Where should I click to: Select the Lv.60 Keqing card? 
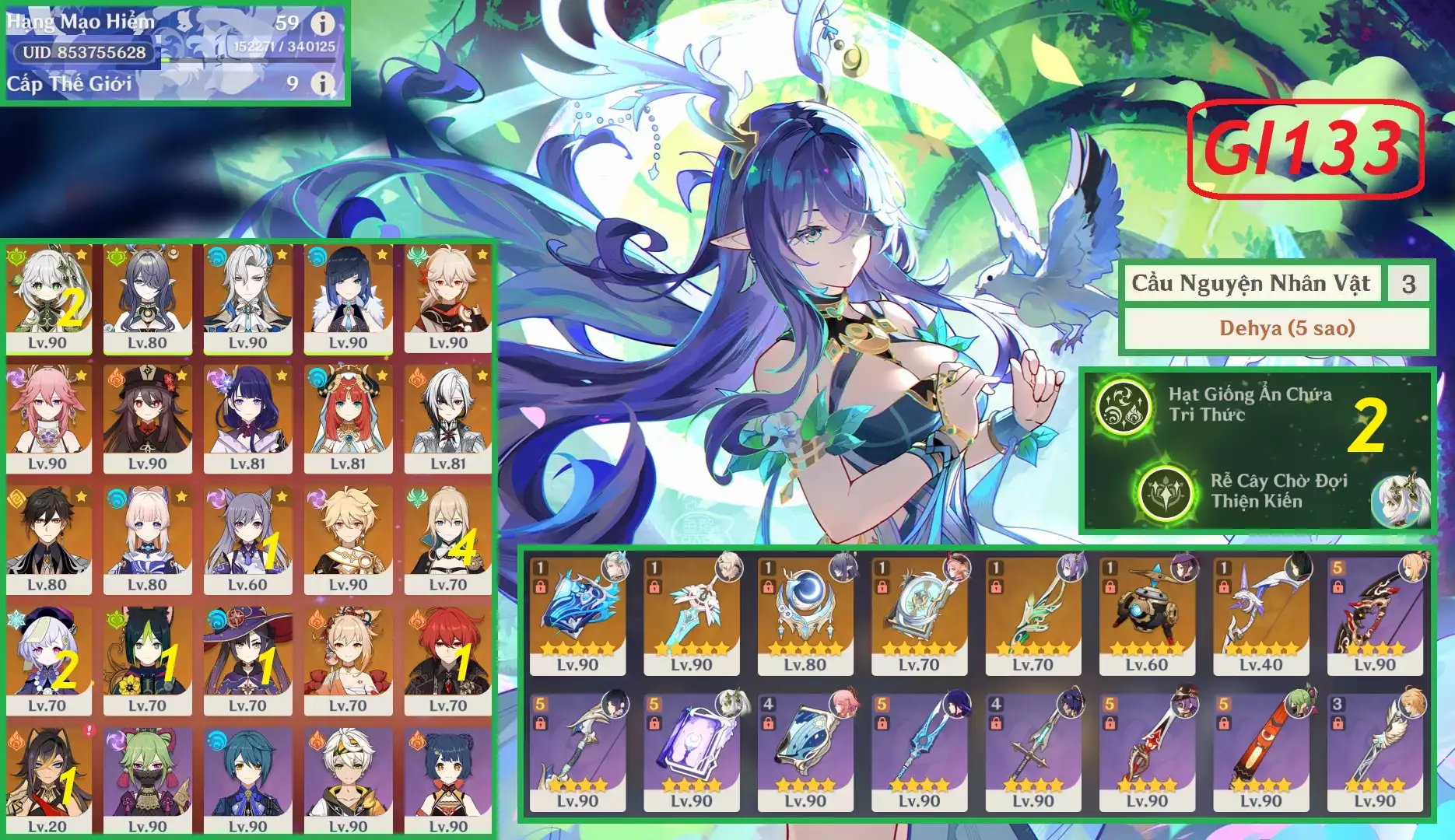tap(247, 541)
